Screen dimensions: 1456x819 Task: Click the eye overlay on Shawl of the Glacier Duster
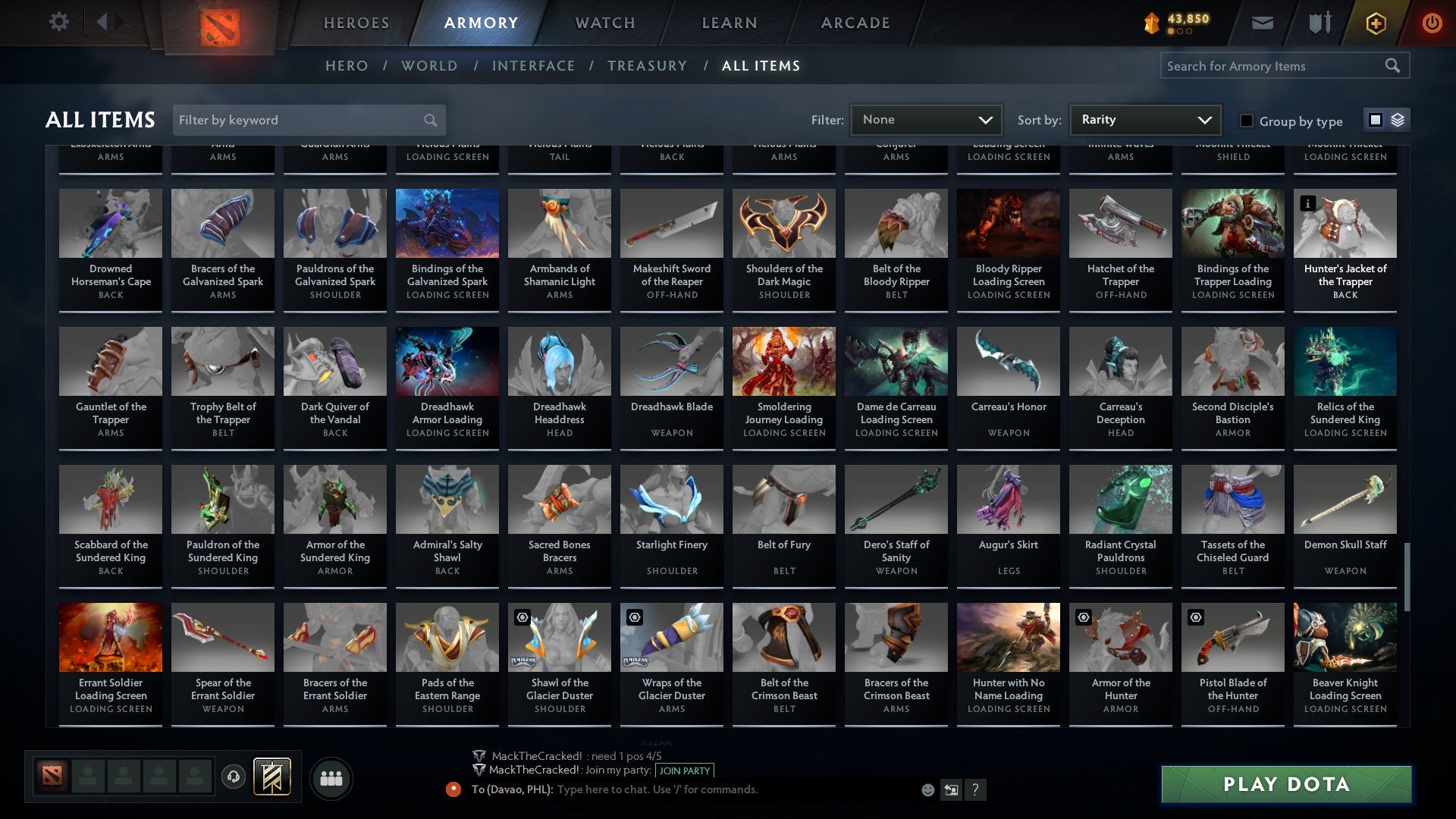[x=521, y=617]
